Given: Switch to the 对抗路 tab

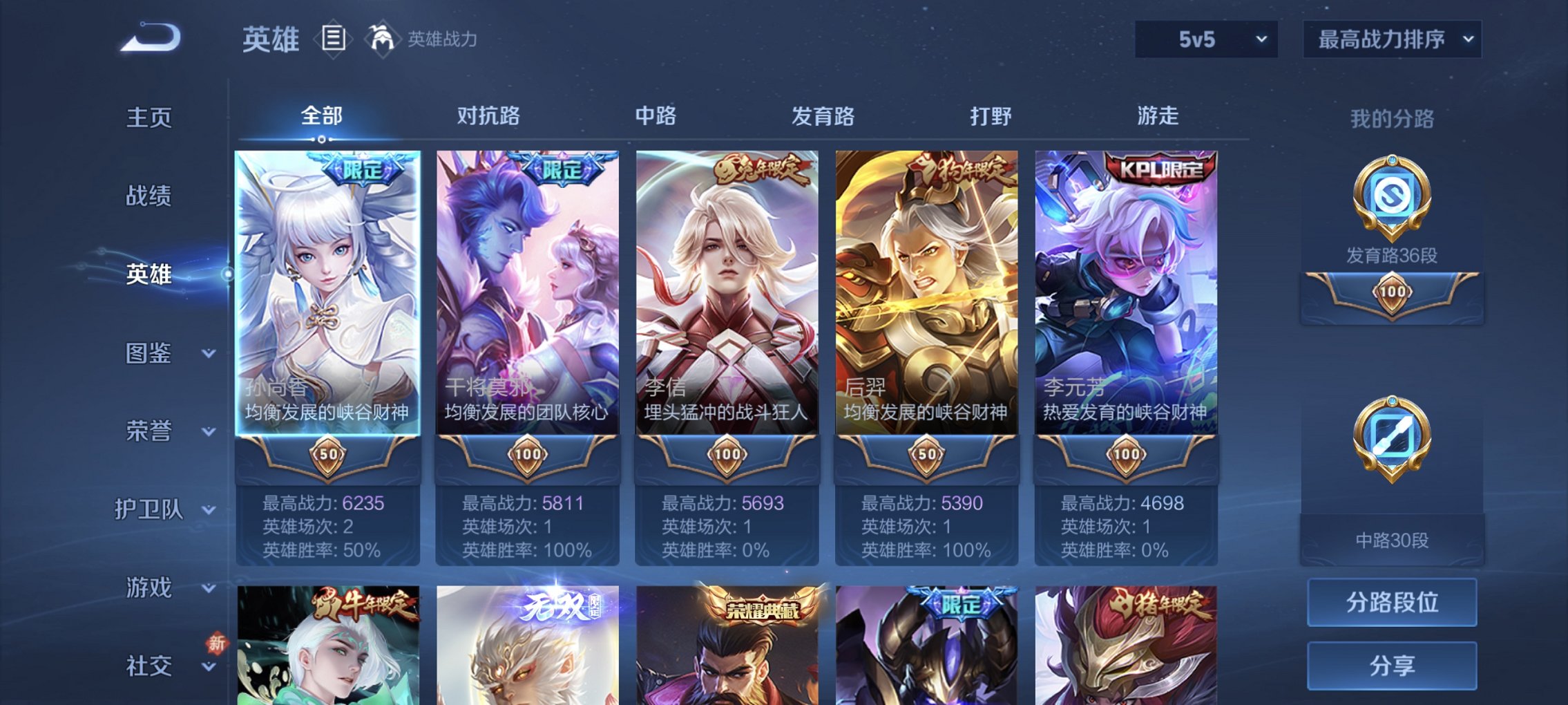Looking at the screenshot, I should (x=489, y=116).
